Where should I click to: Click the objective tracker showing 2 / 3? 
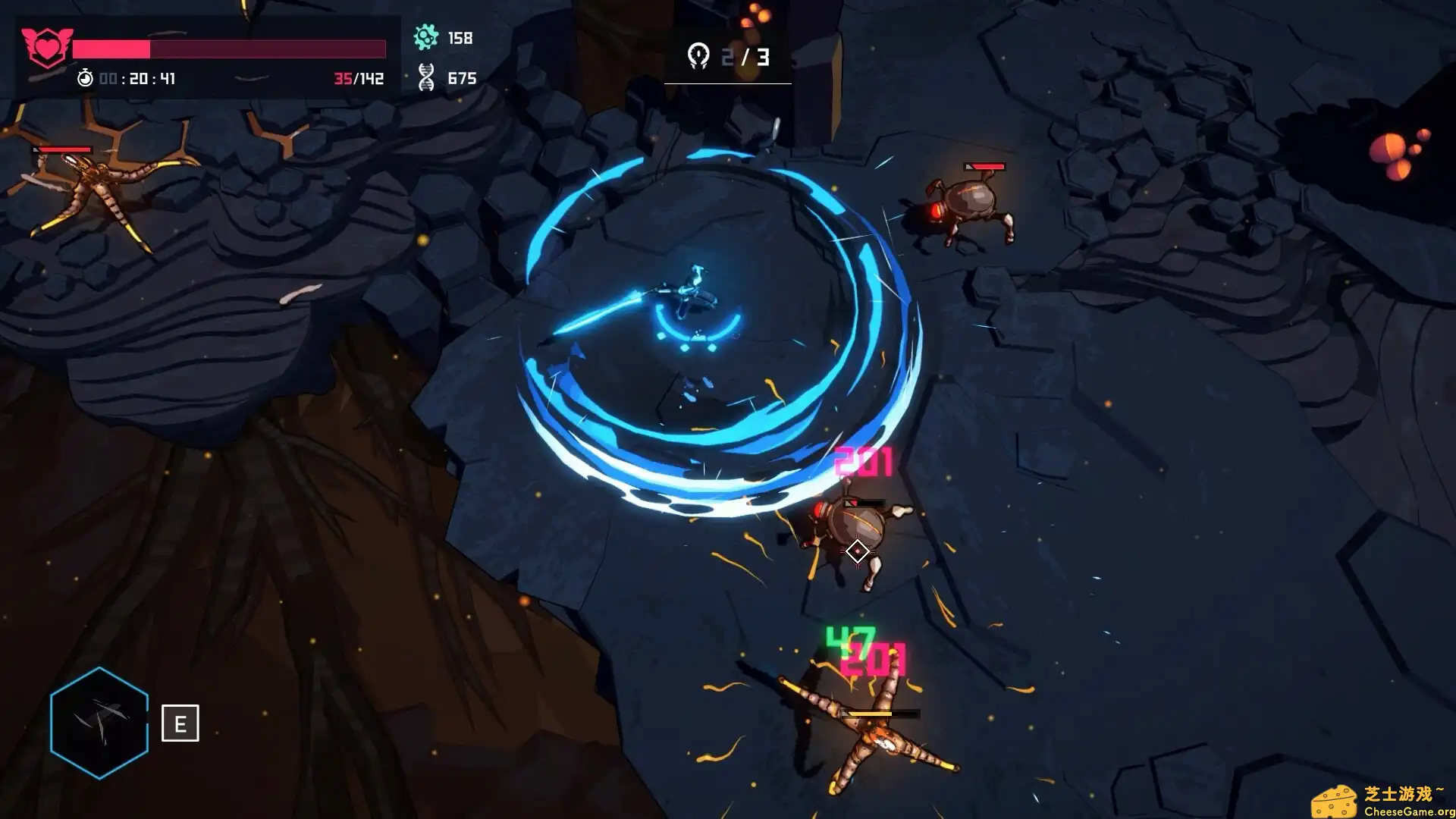(728, 57)
